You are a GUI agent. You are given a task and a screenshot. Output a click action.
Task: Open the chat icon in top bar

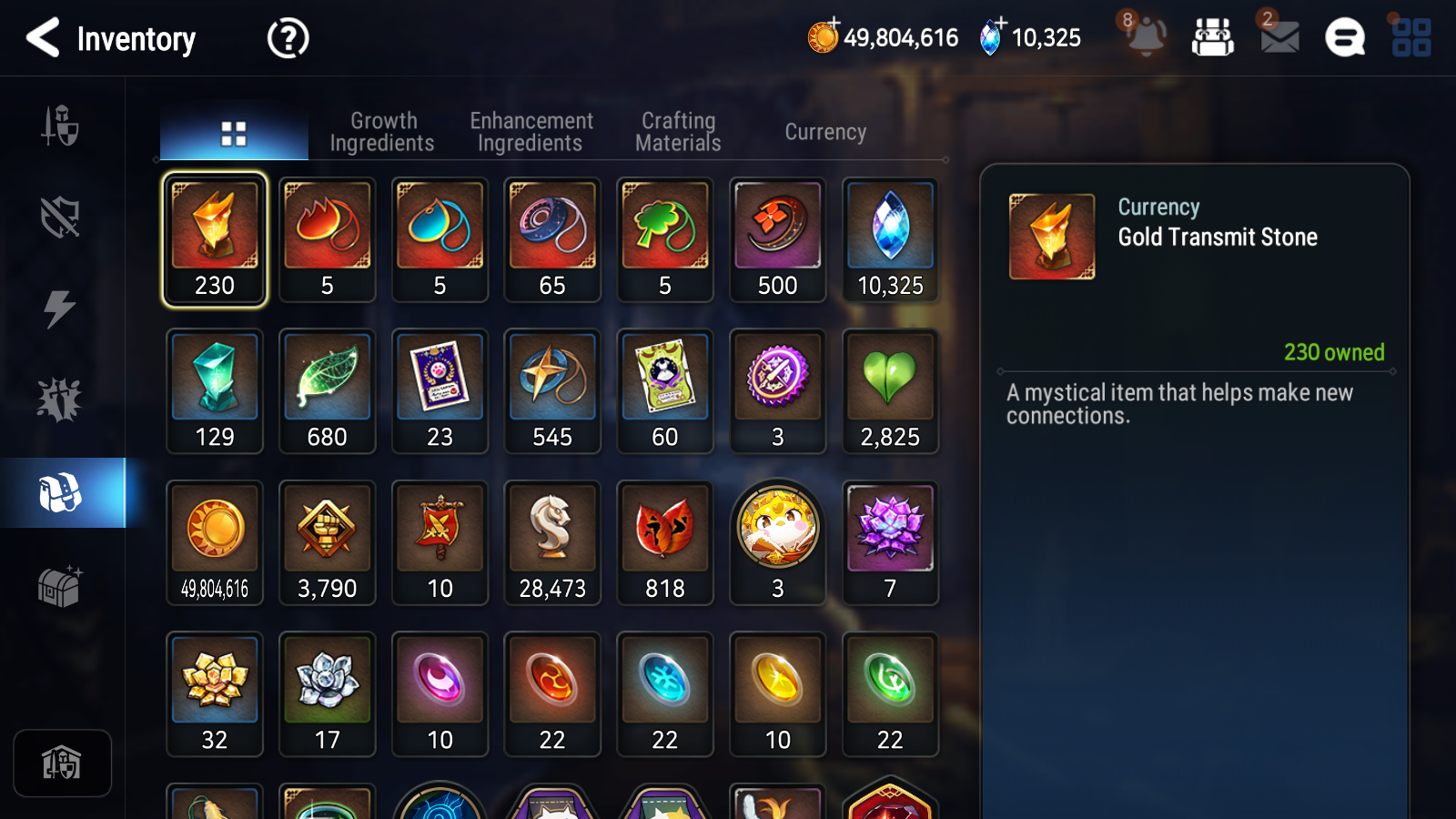pyautogui.click(x=1344, y=38)
